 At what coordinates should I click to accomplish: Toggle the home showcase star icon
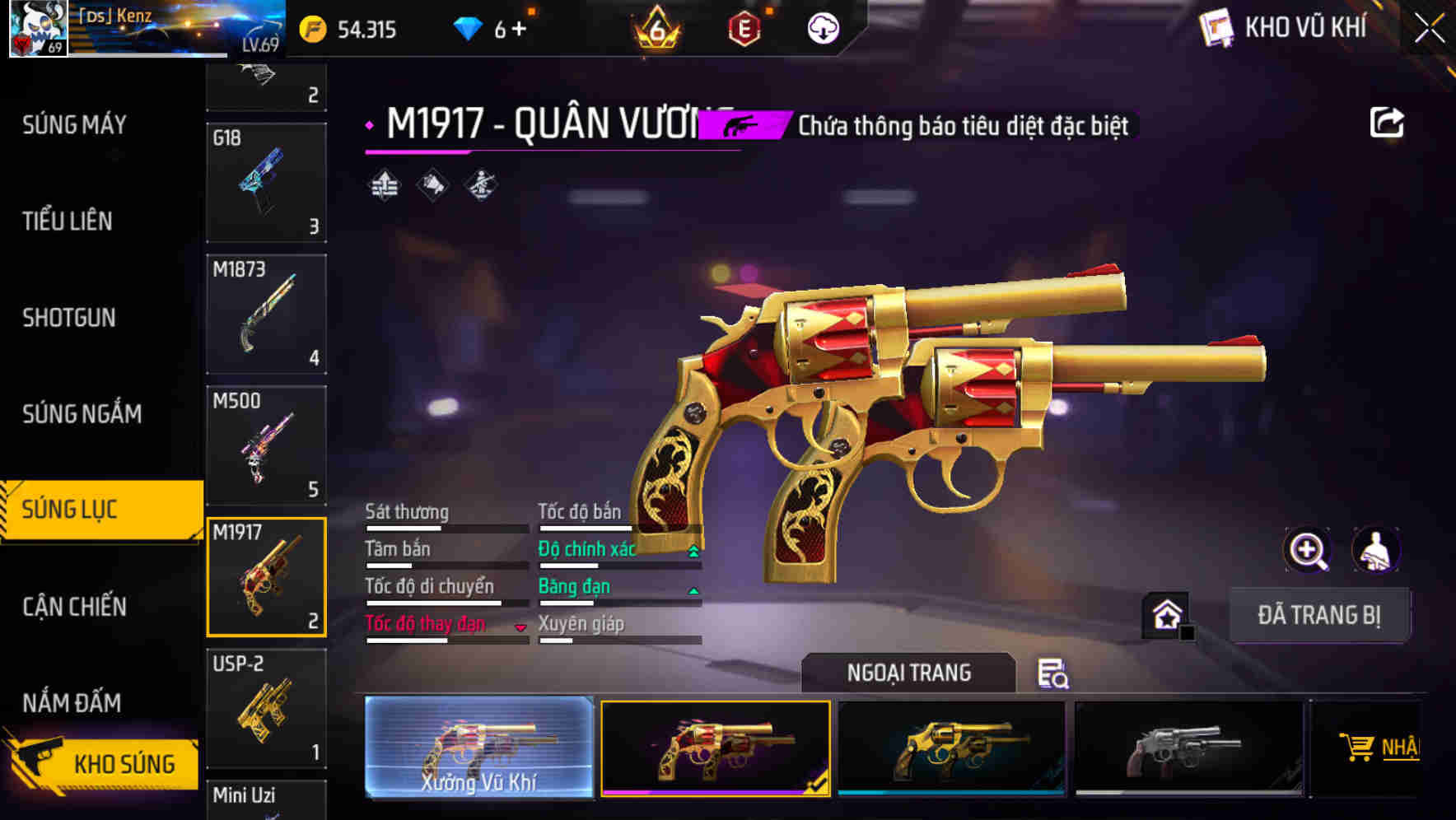click(x=1165, y=613)
